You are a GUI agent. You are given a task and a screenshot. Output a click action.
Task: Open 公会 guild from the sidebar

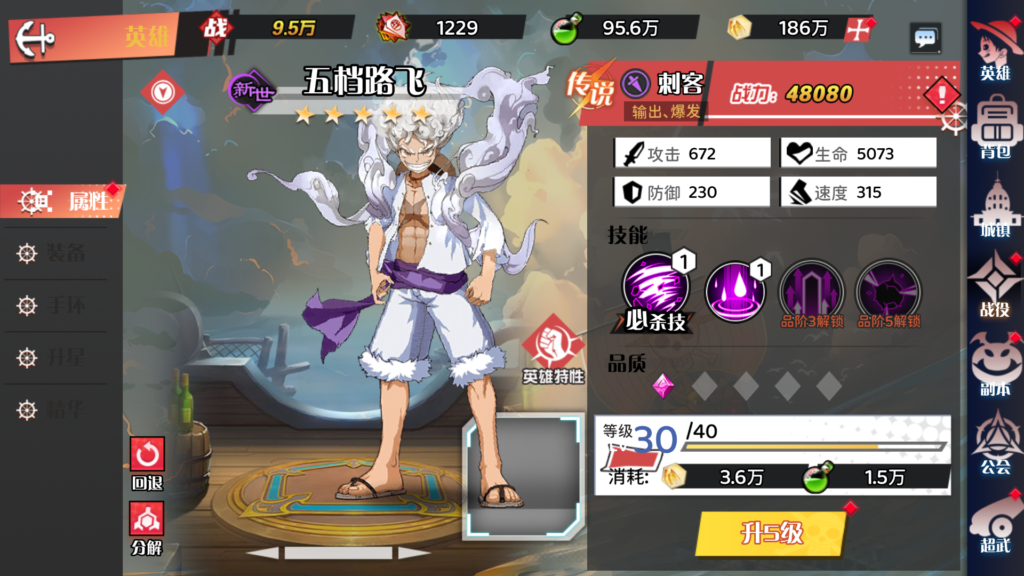(994, 441)
